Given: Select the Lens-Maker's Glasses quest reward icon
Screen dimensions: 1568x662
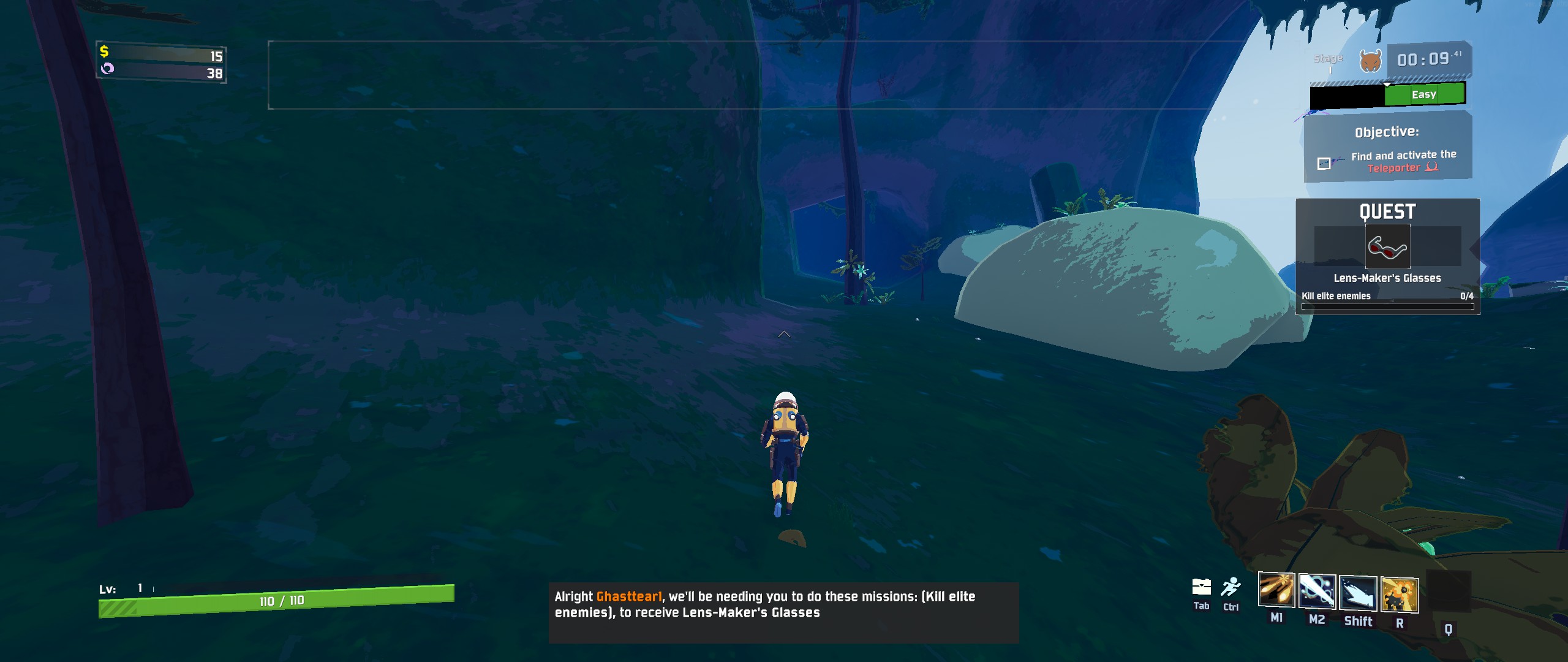Looking at the screenshot, I should [x=1387, y=246].
